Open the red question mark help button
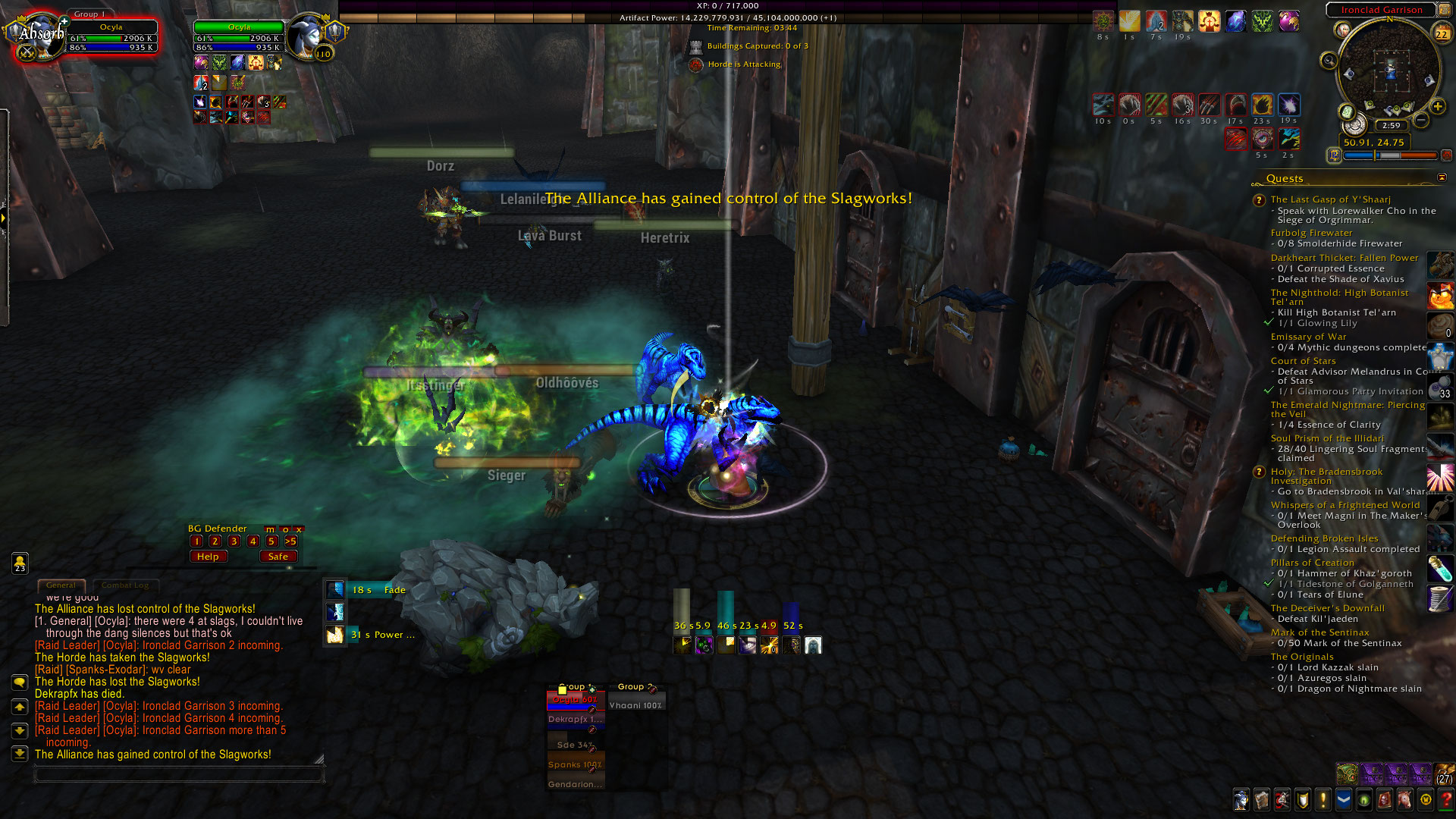This screenshot has height=819, width=1456. pyautogui.click(x=1446, y=800)
